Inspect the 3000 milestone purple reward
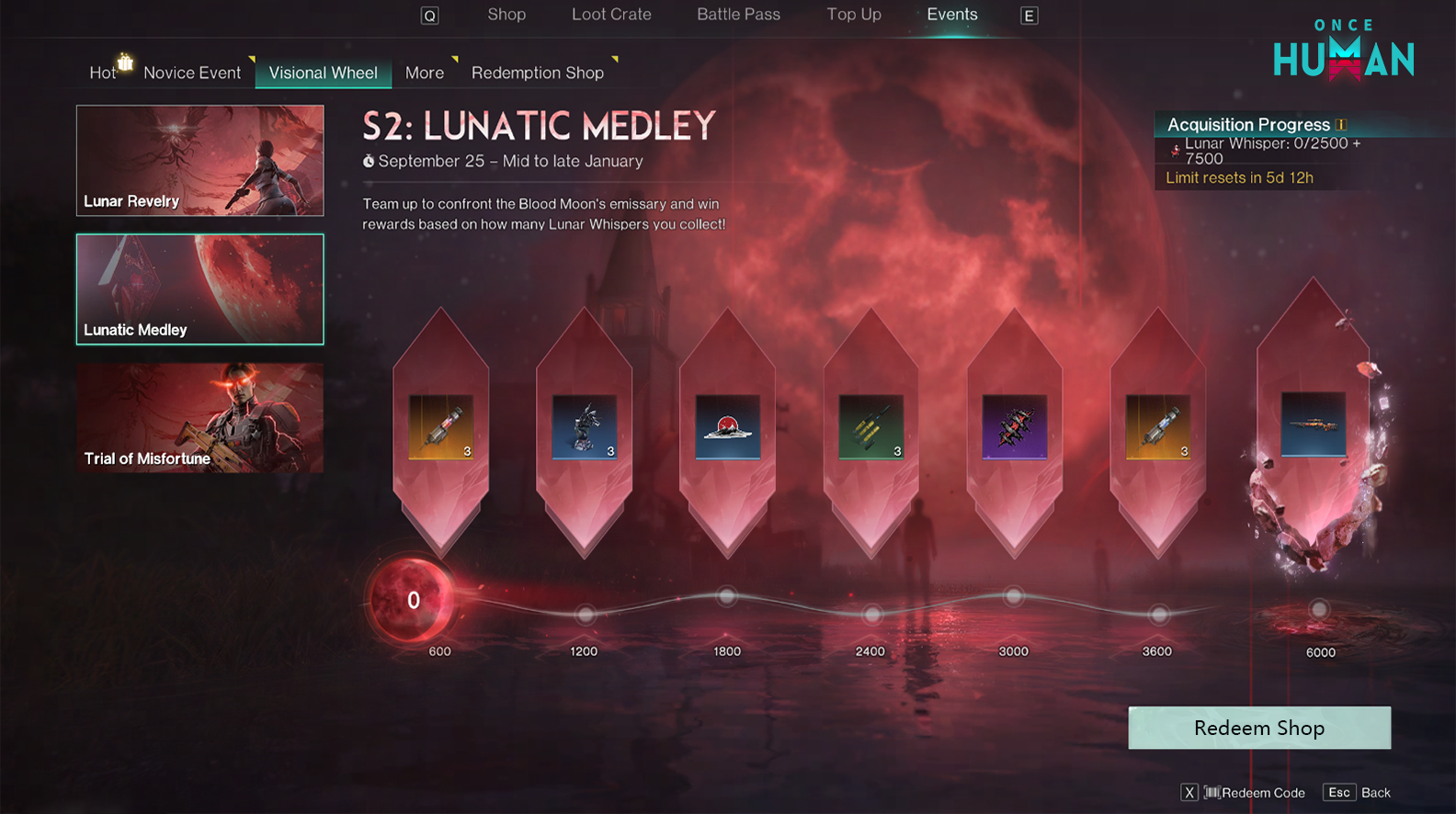This screenshot has width=1456, height=814. [x=1014, y=427]
